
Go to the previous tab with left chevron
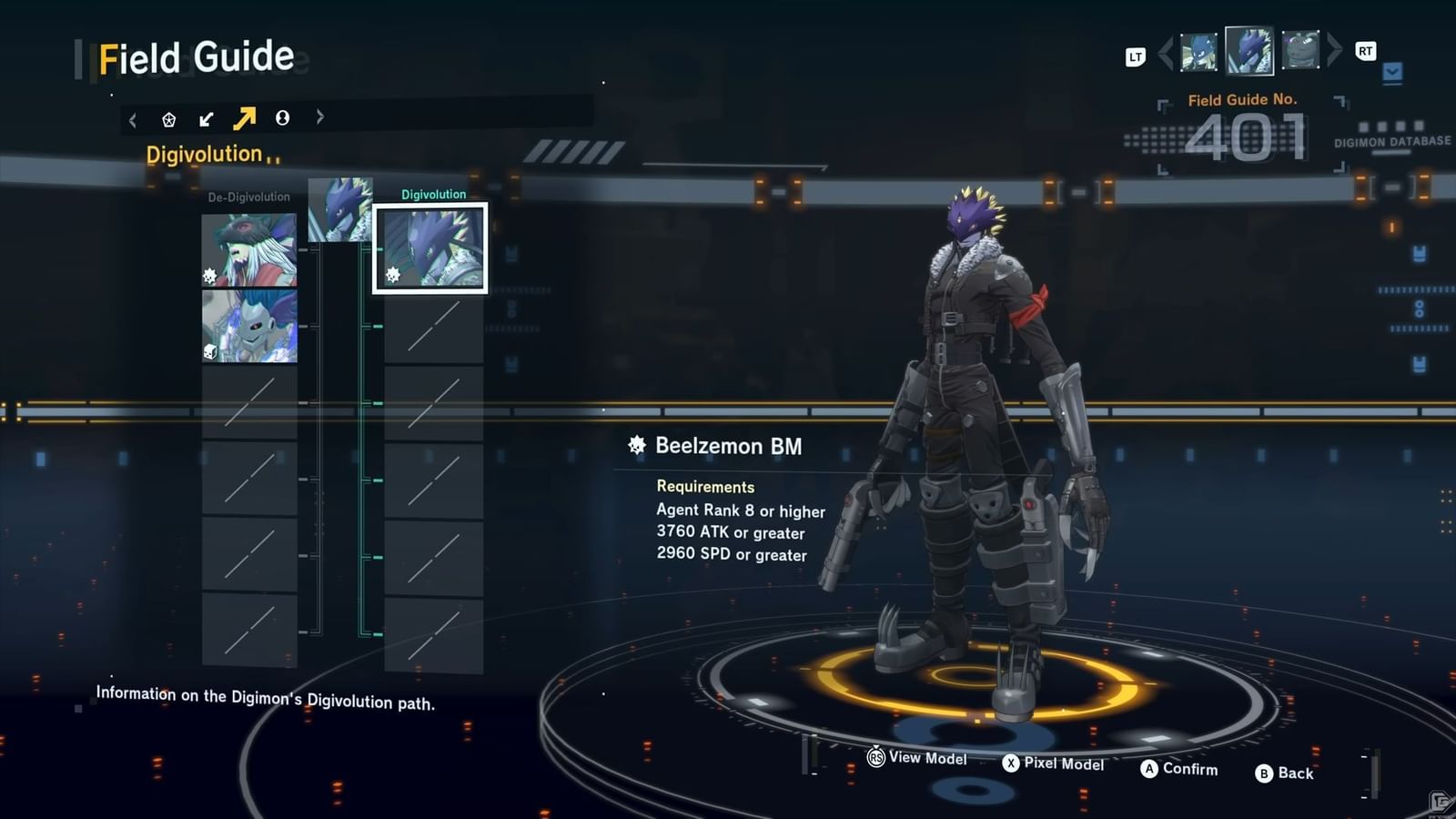133,120
